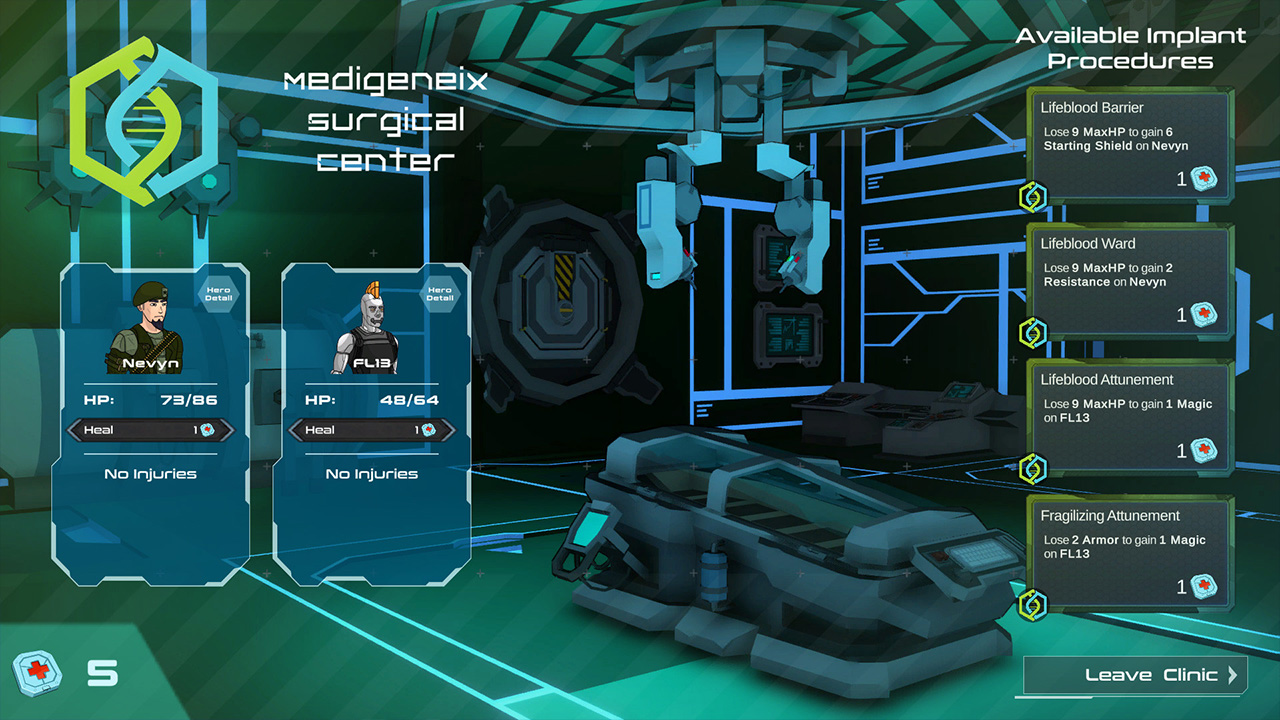Click the Leave Clinic button
1280x720 pixels.
tap(1135, 675)
